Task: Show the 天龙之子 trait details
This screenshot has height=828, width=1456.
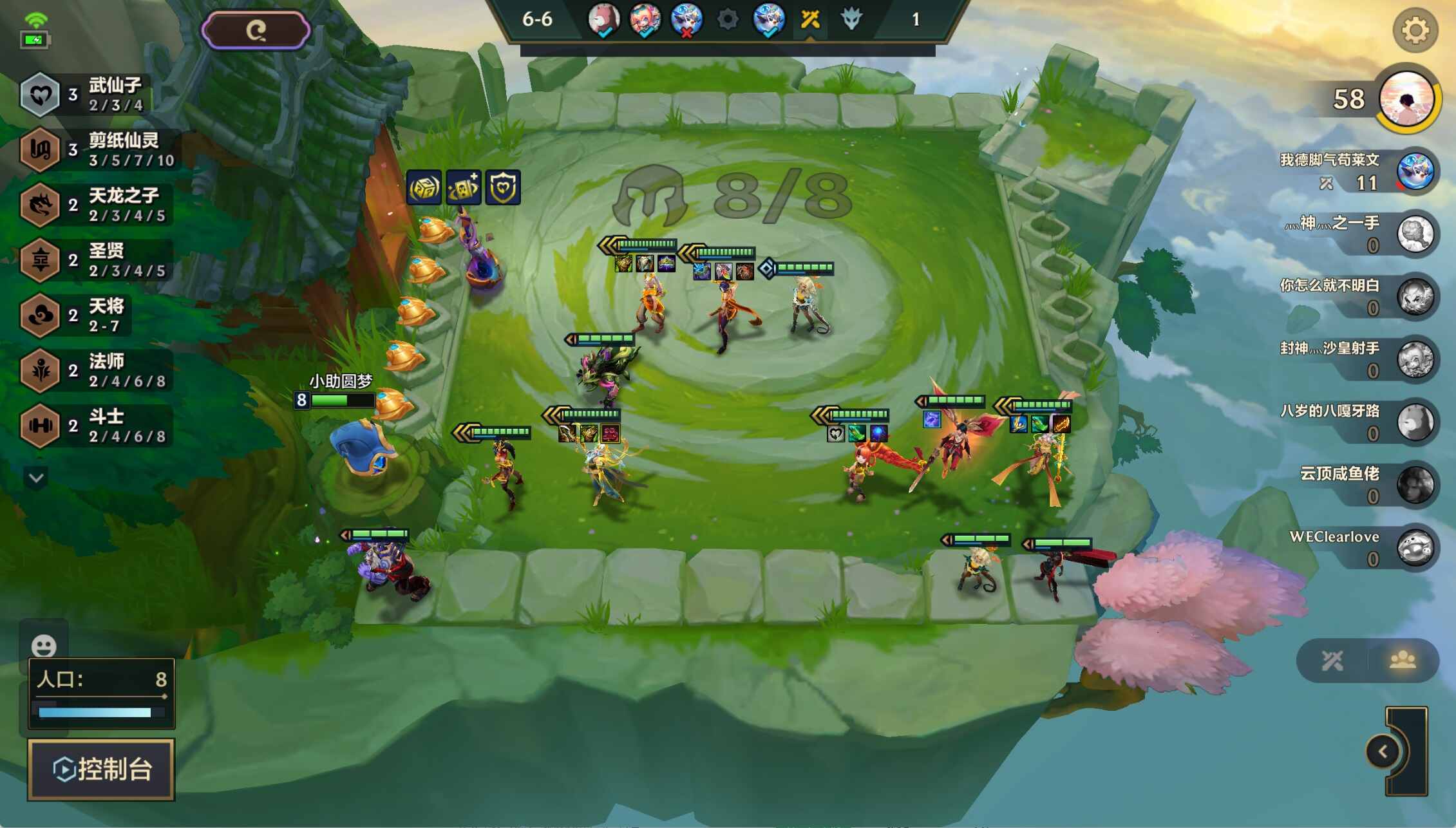Action: [x=97, y=205]
